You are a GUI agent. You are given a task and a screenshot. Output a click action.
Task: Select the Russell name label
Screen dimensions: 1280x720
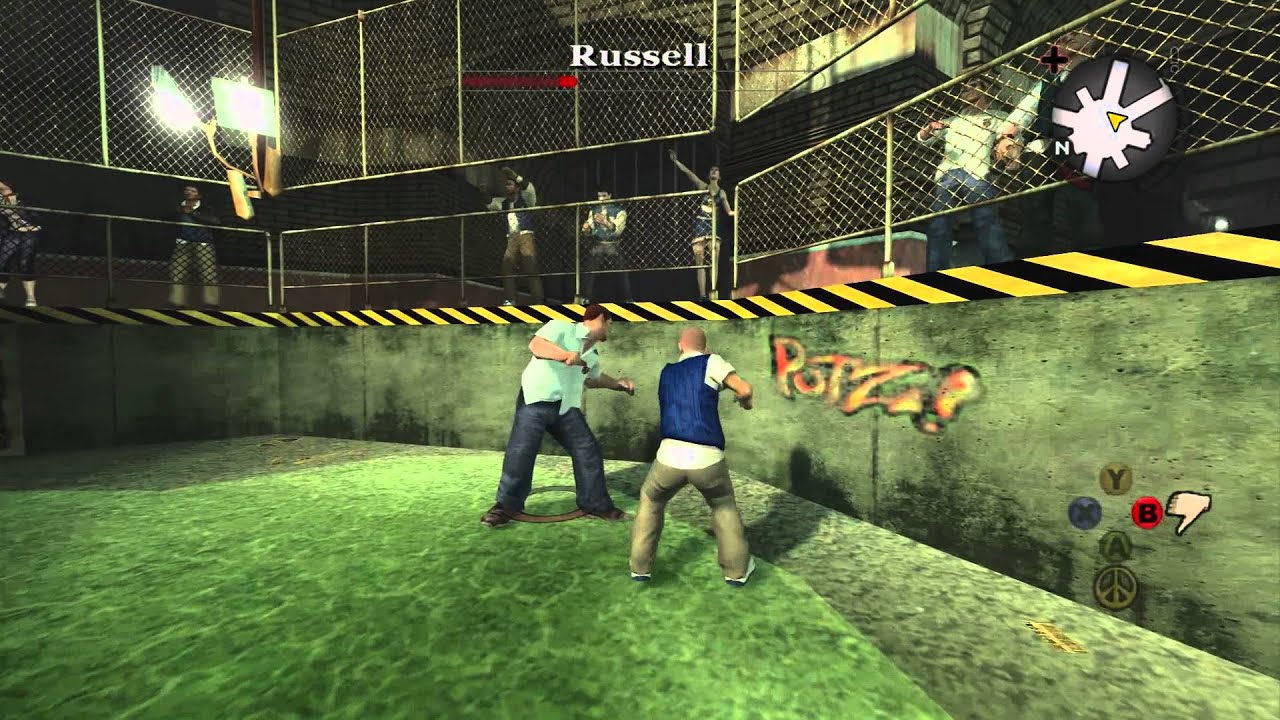coord(637,60)
